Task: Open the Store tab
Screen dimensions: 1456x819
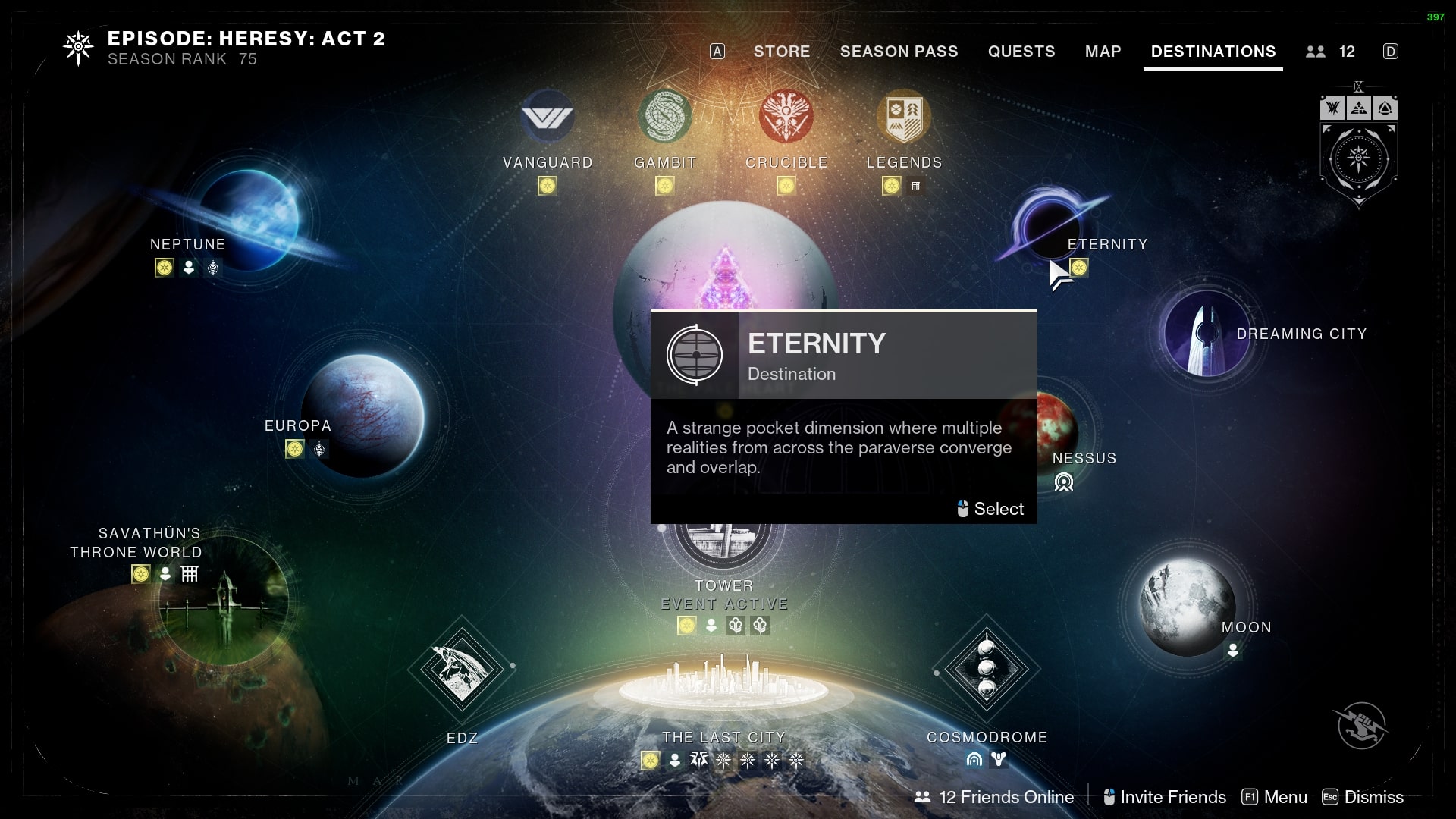Action: click(x=781, y=52)
